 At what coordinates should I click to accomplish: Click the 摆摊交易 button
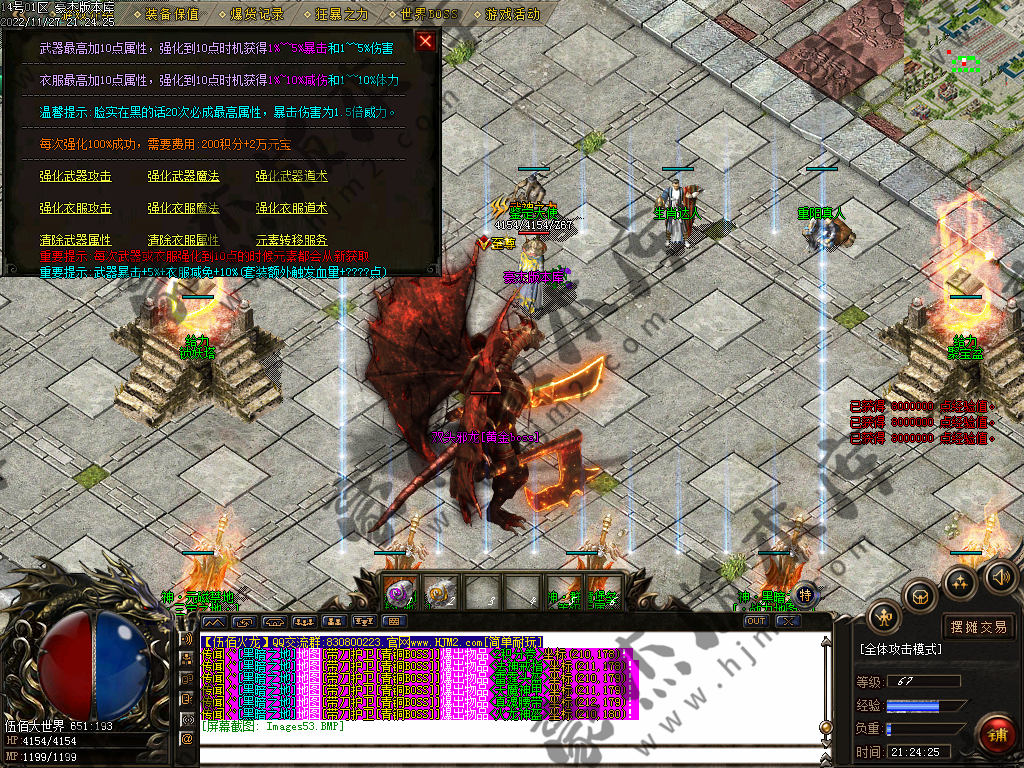point(979,627)
